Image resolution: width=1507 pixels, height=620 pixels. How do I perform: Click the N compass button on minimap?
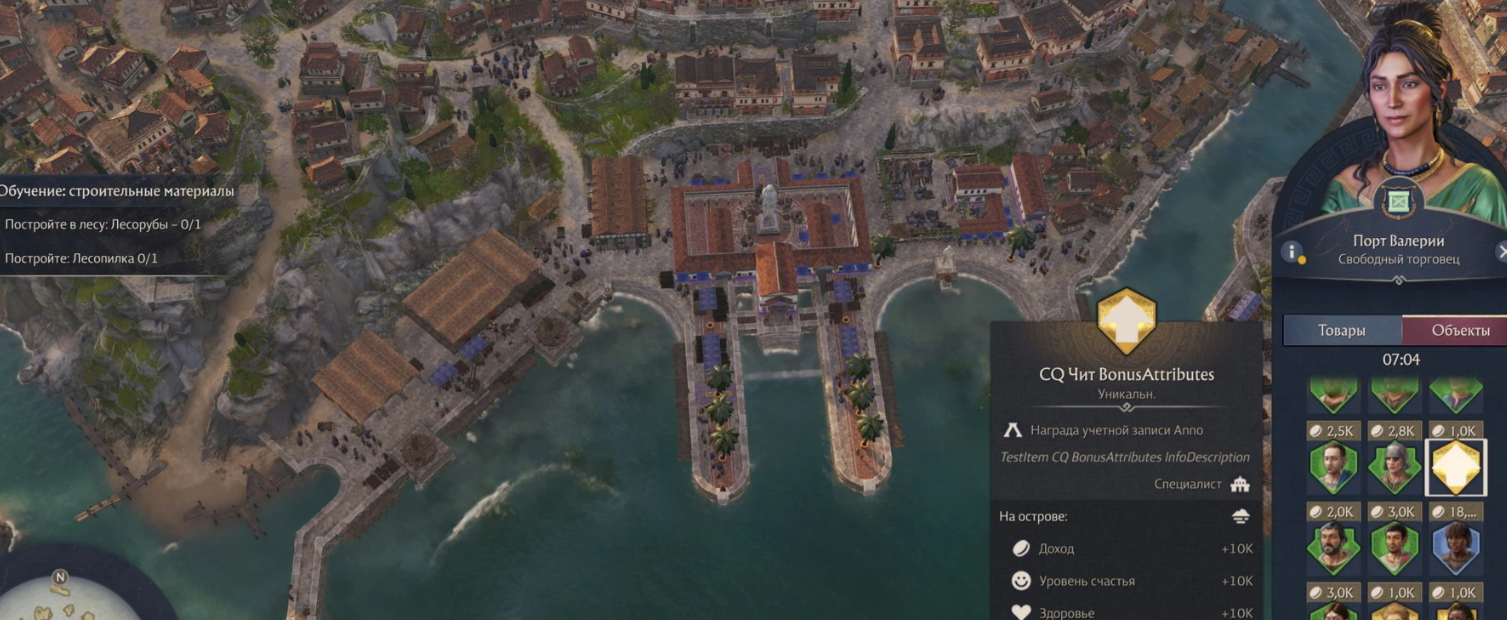click(60, 577)
